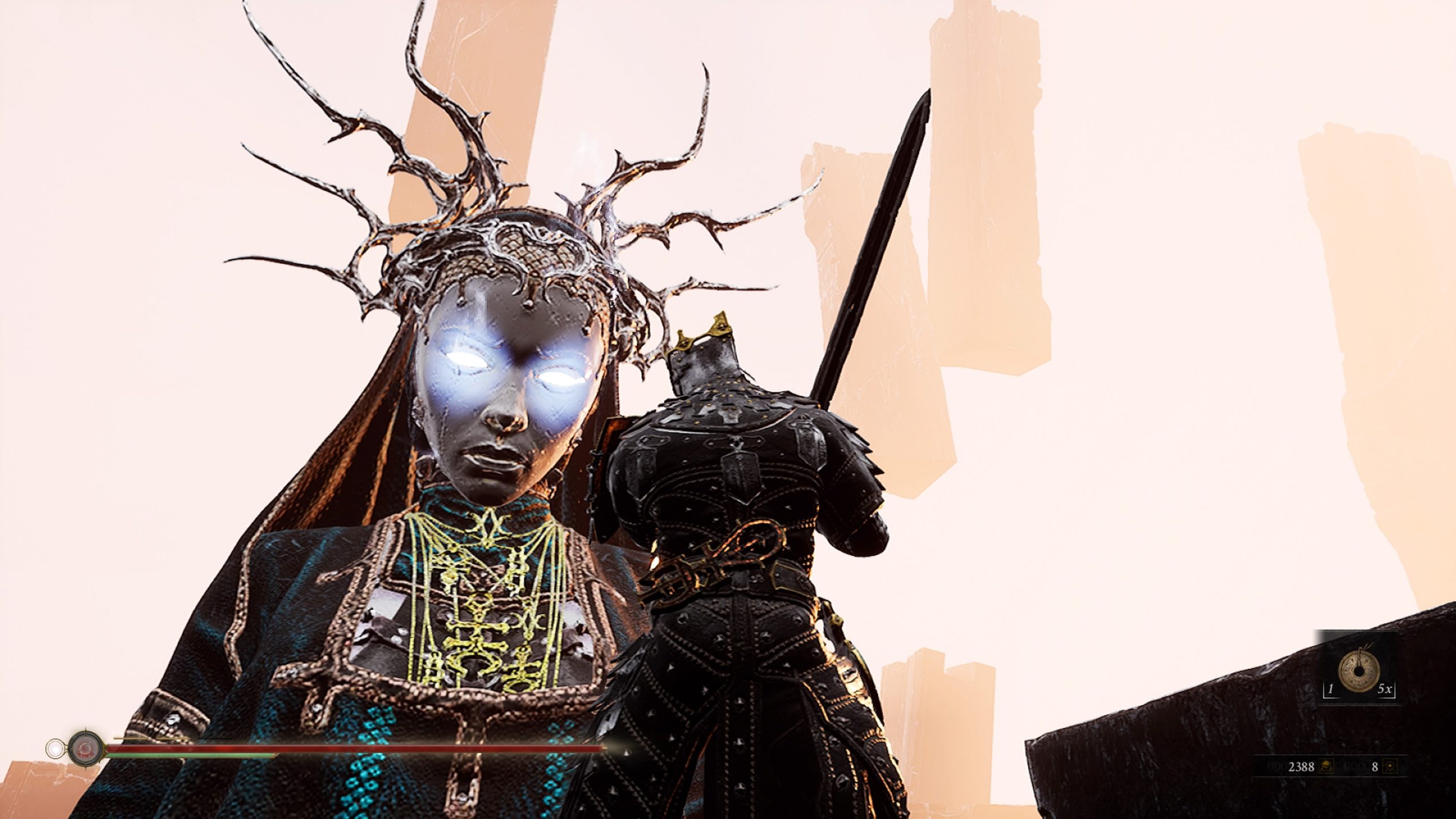Viewport: 1456px width, 819px height.
Task: Click the circular resolve emblem near the health bar
Action: tap(85, 749)
